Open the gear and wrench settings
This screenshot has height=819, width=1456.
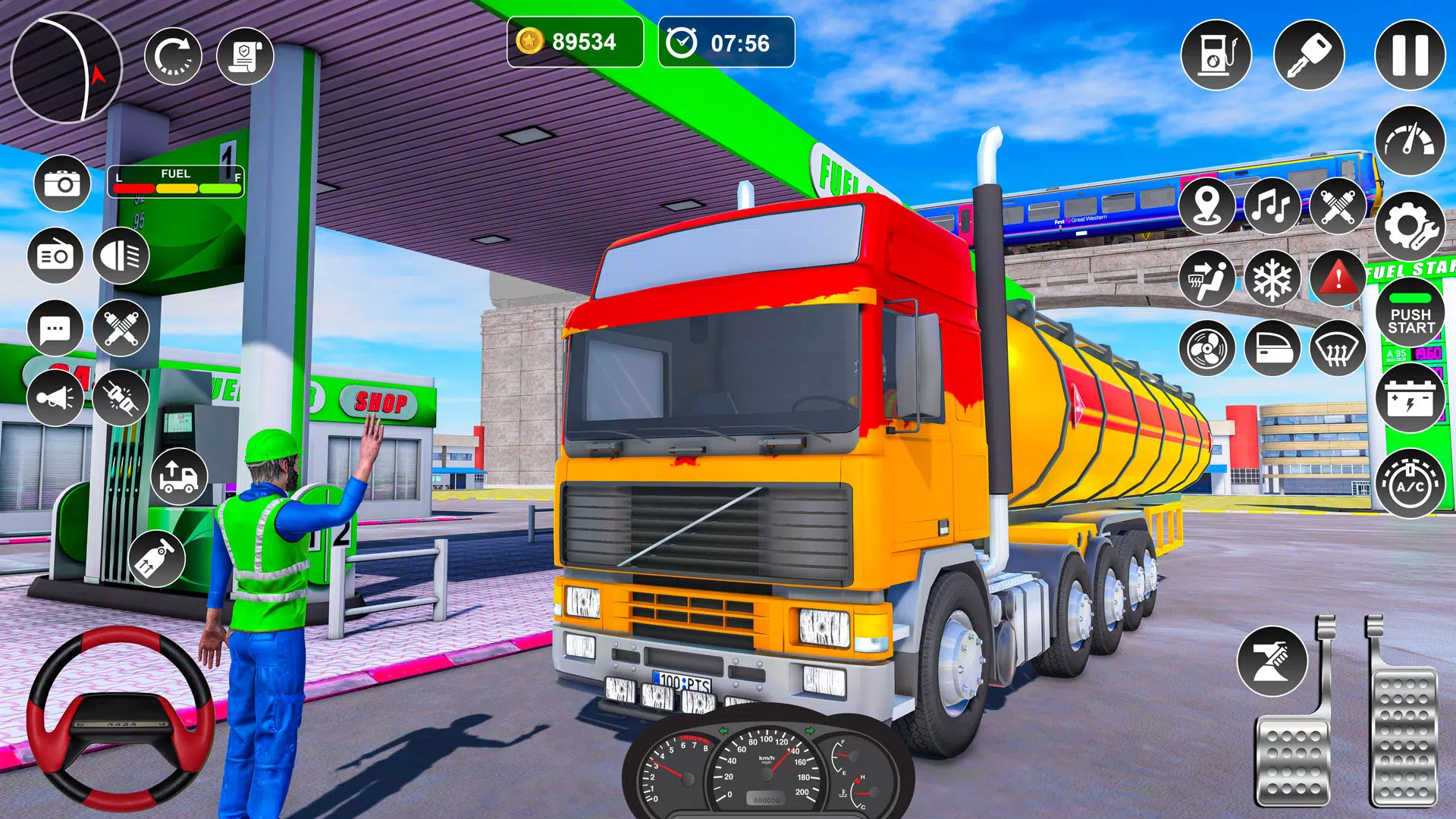click(x=1410, y=226)
